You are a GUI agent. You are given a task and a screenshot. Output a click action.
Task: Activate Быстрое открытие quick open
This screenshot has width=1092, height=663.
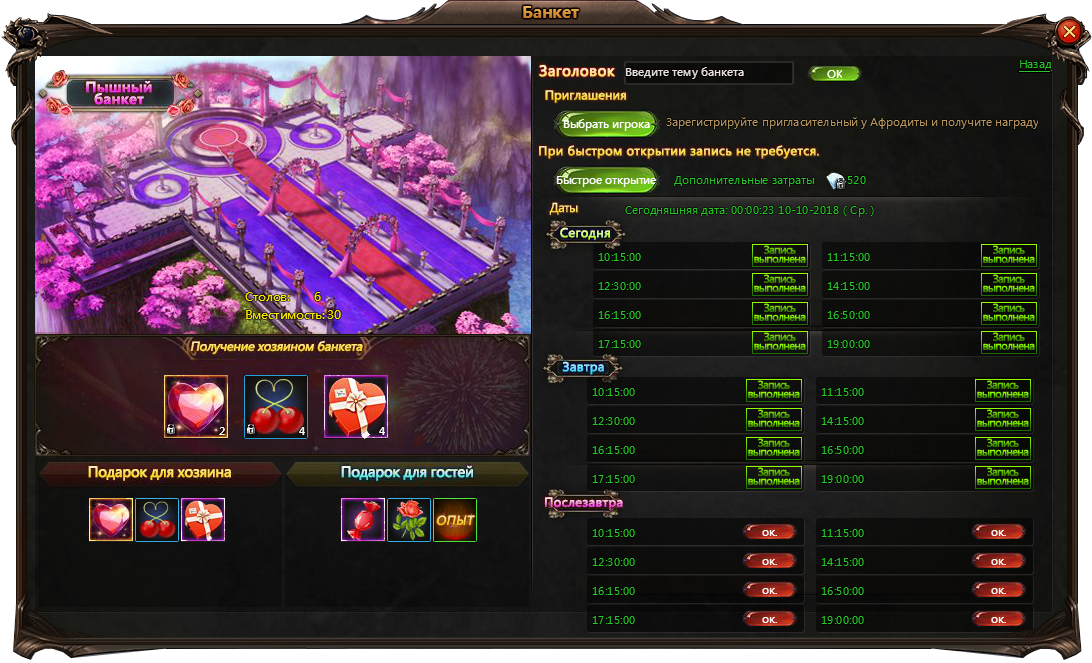point(606,180)
